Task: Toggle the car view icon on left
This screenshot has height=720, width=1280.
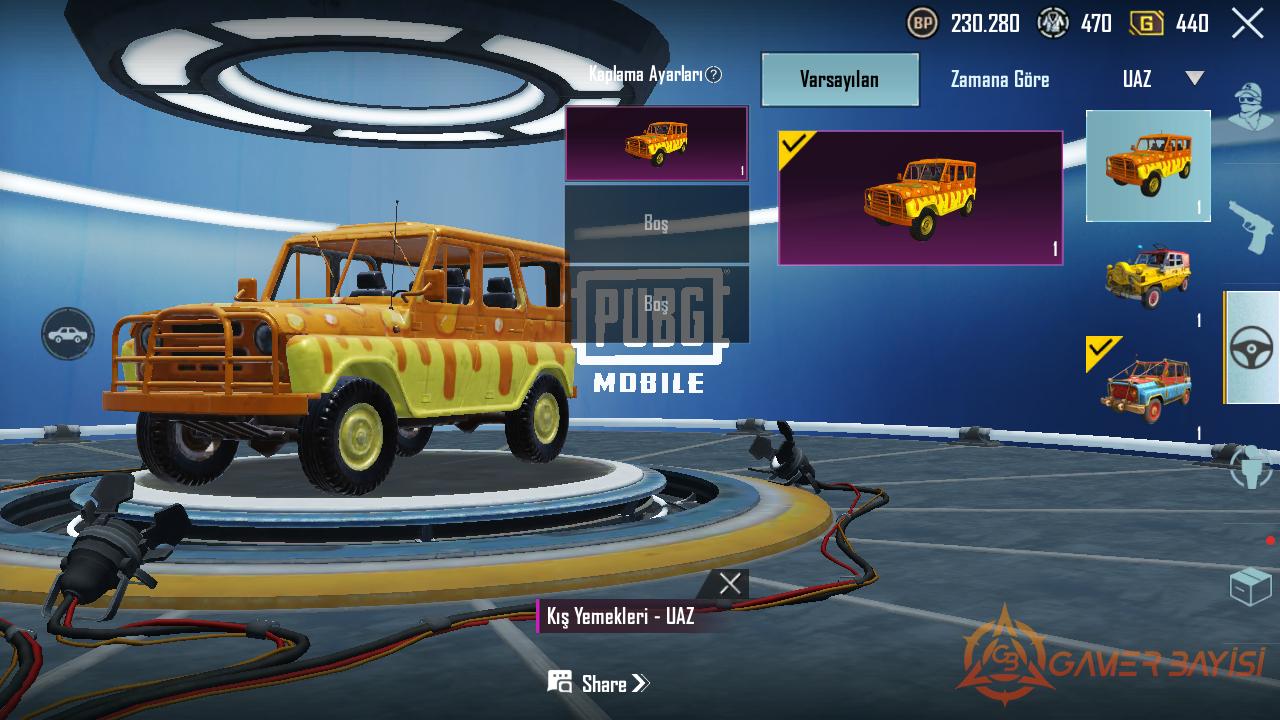Action: [68, 334]
